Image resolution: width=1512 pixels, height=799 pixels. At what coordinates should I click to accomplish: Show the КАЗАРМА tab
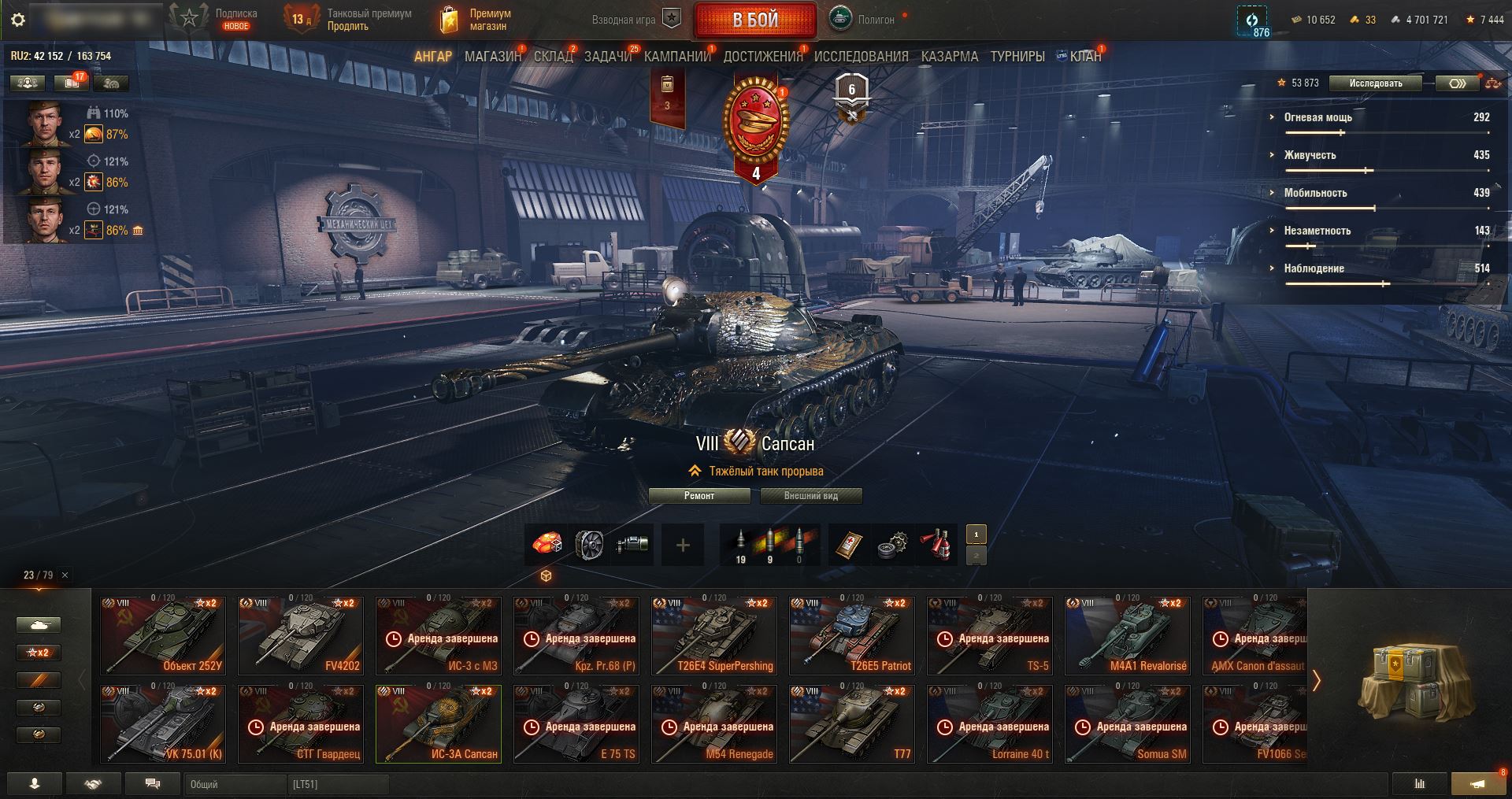(x=949, y=57)
